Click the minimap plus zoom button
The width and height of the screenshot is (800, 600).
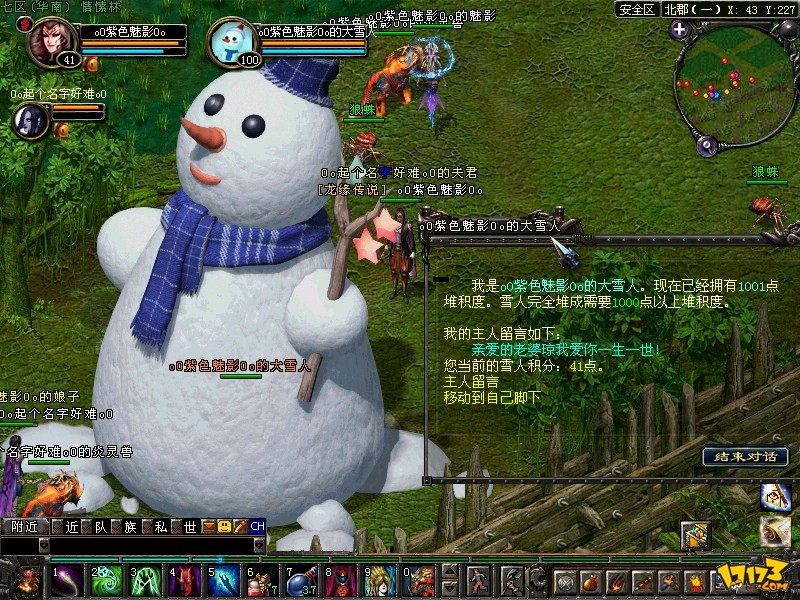coord(680,29)
